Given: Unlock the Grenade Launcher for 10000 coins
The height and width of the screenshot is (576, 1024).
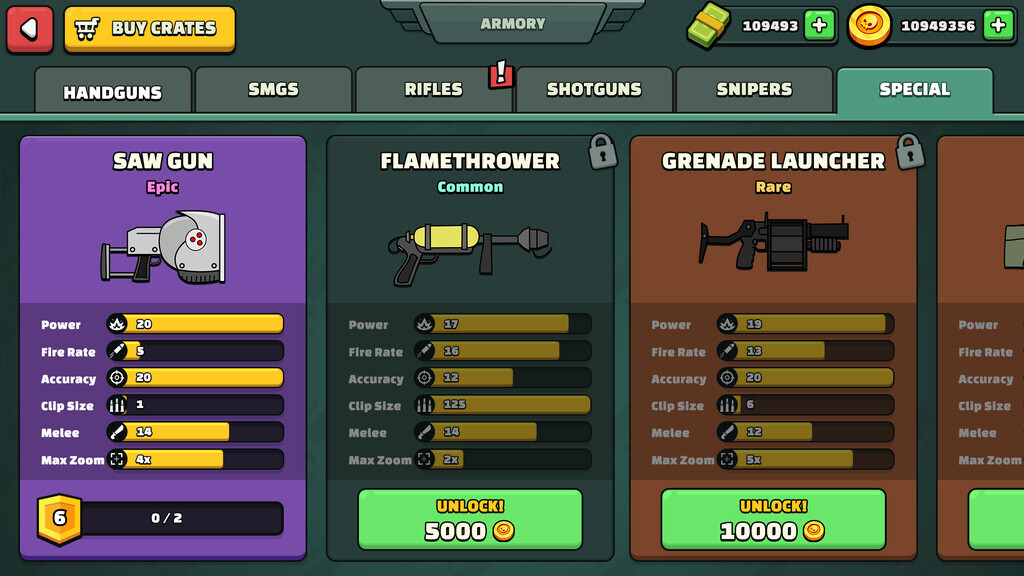Looking at the screenshot, I should (x=773, y=519).
